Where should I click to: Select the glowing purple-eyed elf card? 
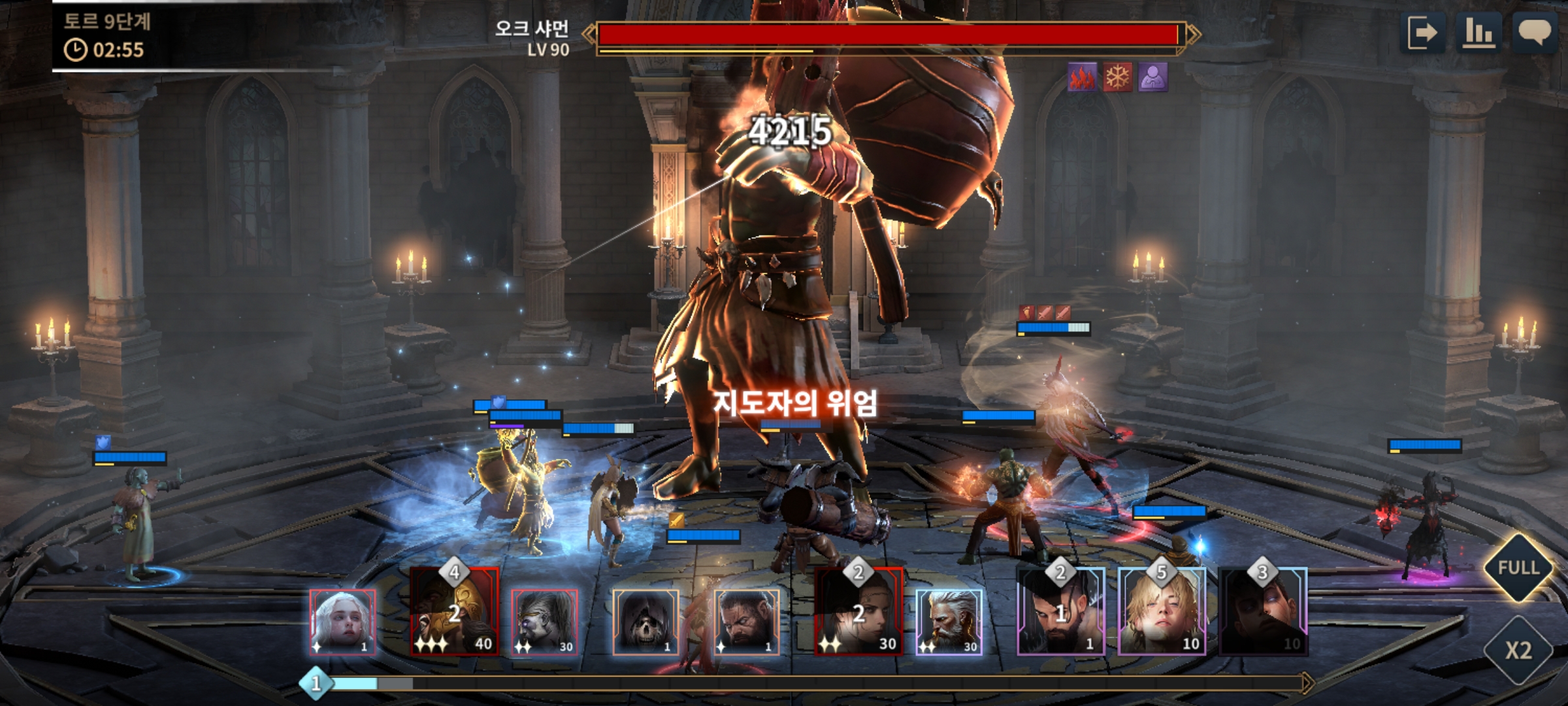point(544,622)
